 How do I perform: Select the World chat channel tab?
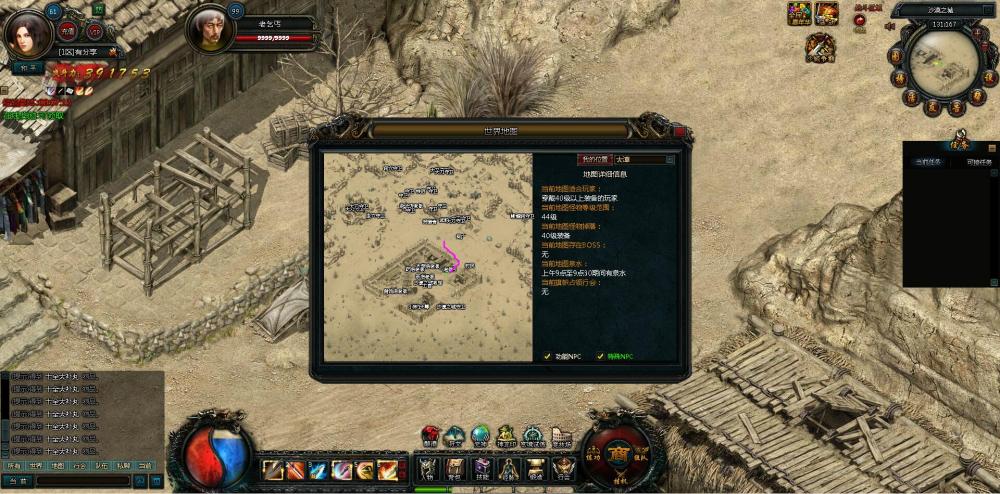tap(35, 465)
